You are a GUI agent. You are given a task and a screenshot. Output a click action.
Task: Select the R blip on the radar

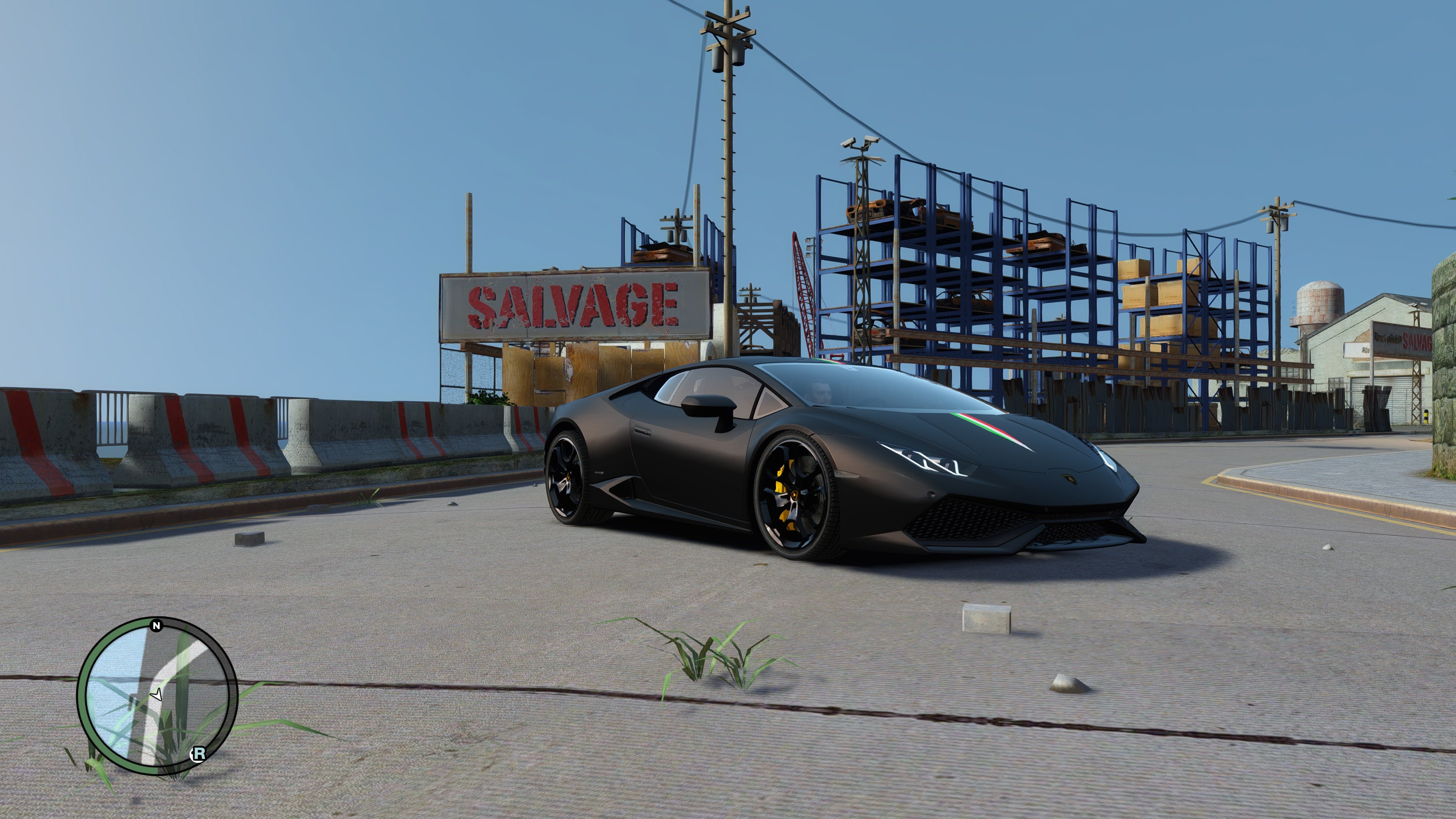[x=198, y=753]
